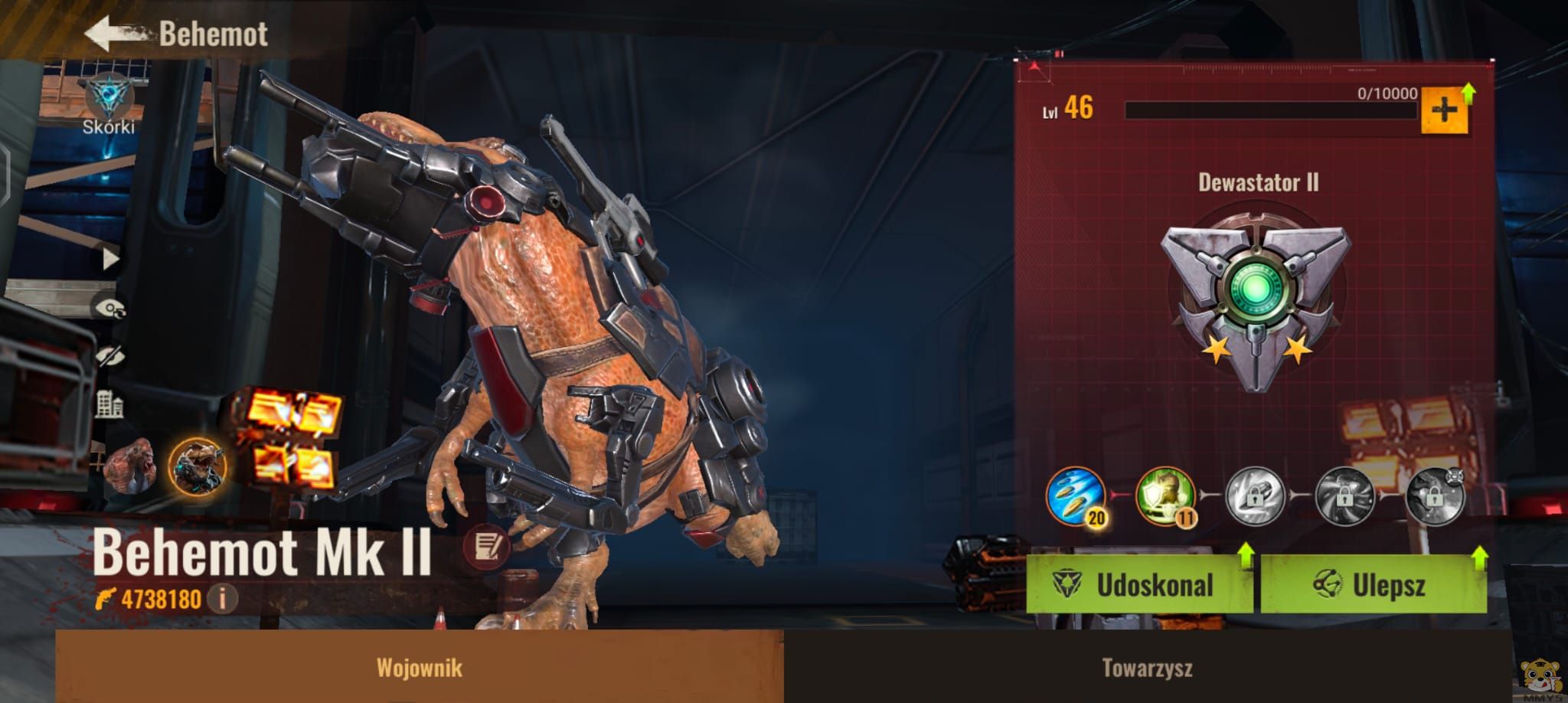
Task: Click the green Udoskonal button
Action: point(1138,585)
